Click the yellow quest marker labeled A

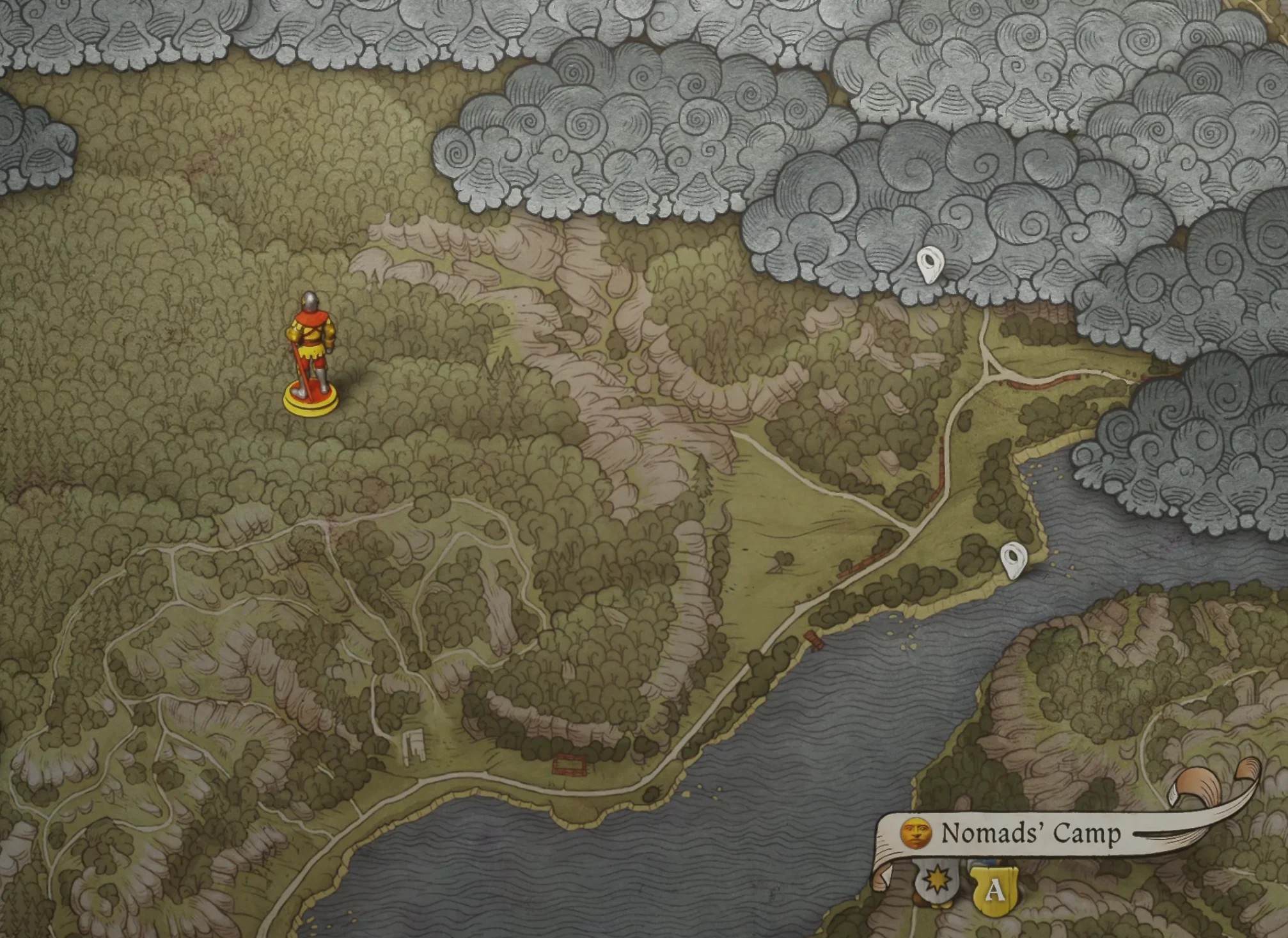(x=994, y=889)
